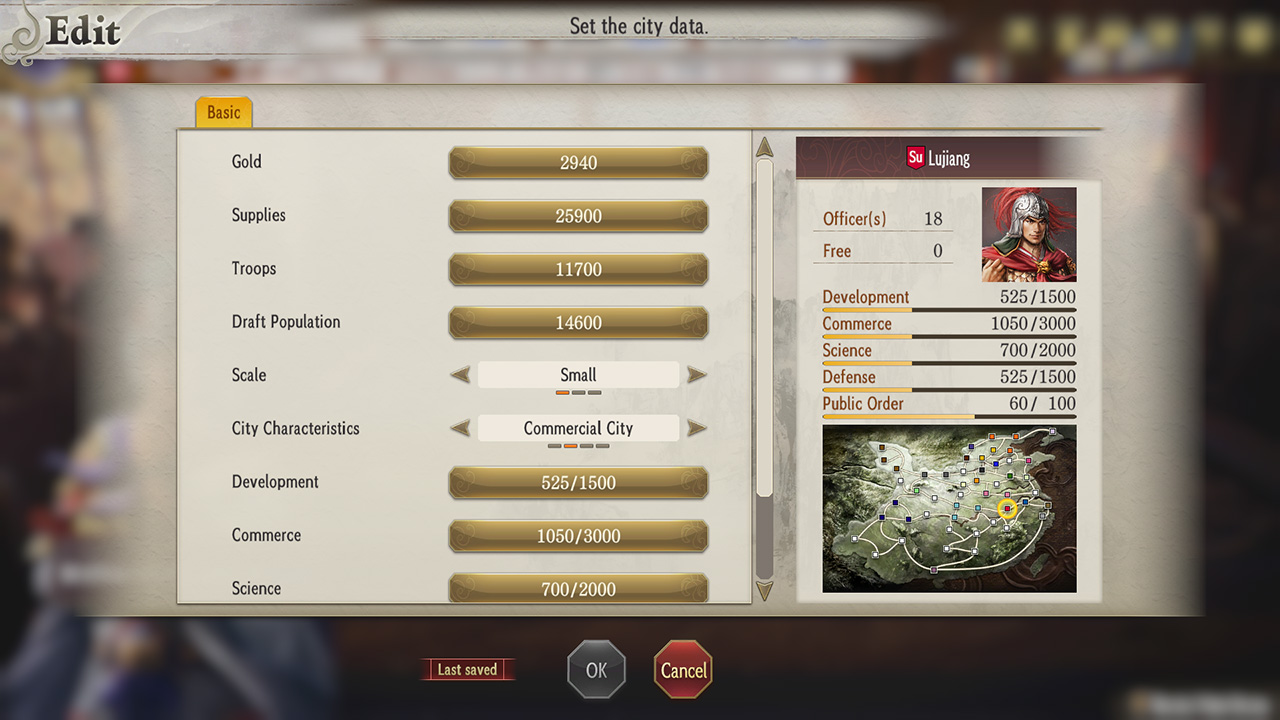Click the yellow-circled Lujiang marker on the map

pos(1008,509)
